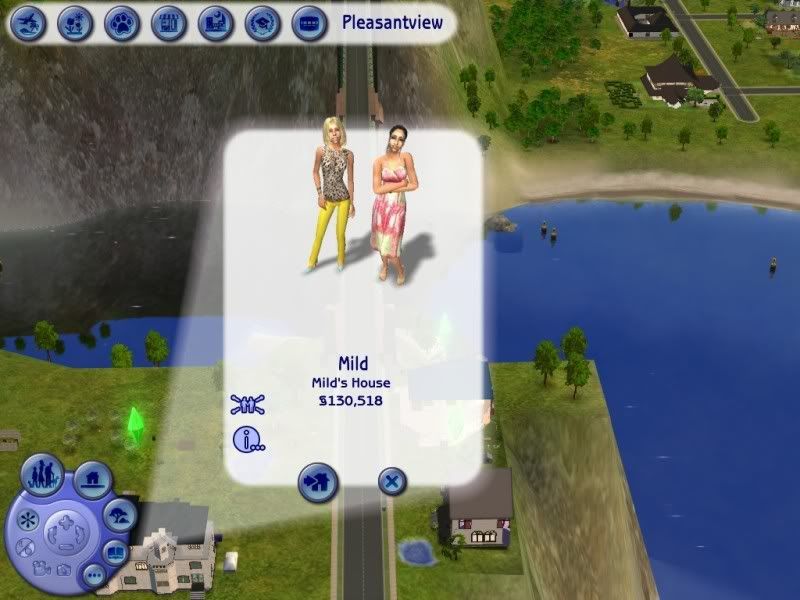The image size is (800, 600).
Task: Show the Mild family info icon
Action: click(x=247, y=439)
